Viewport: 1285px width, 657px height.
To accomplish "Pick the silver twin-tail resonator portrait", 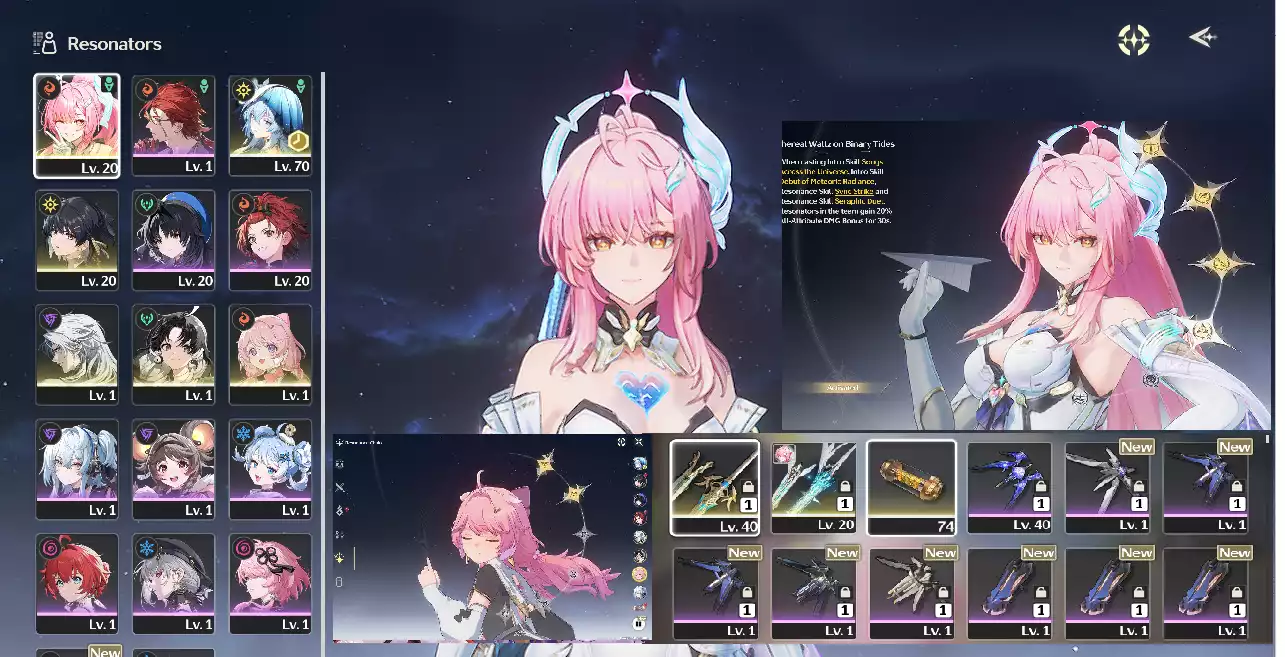I will click(x=77, y=469).
